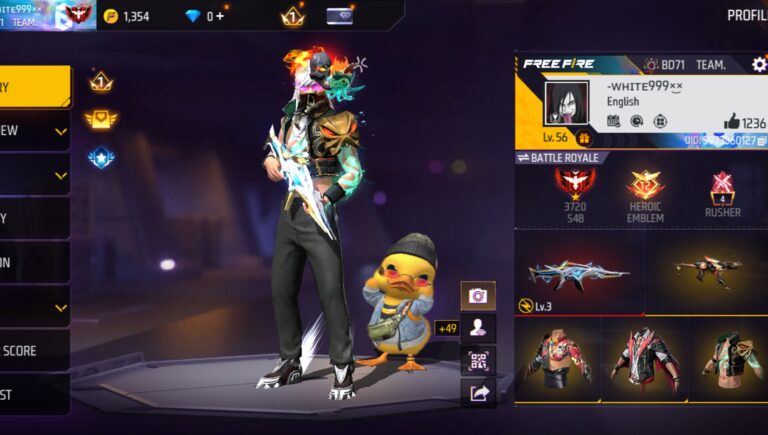Share the profile with the arrow button
The image size is (768, 435).
tap(478, 393)
